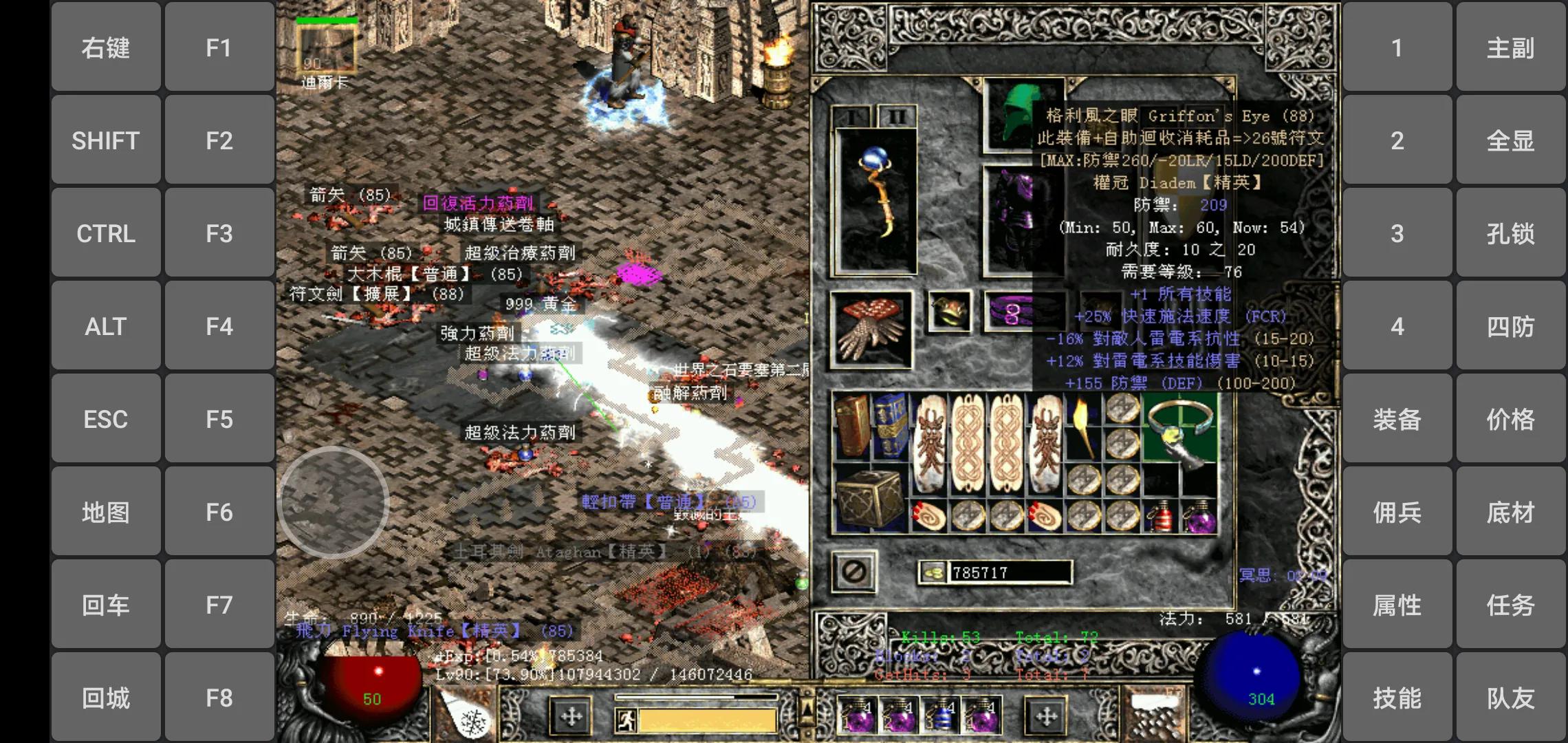Tap the SHIFT overlay button
This screenshot has height=743, width=1568.
pos(106,140)
